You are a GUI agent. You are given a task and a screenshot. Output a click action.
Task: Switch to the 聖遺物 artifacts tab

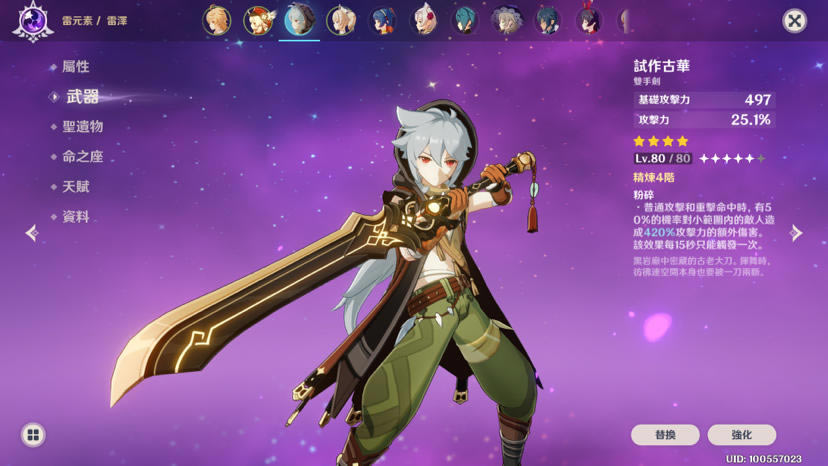click(82, 127)
